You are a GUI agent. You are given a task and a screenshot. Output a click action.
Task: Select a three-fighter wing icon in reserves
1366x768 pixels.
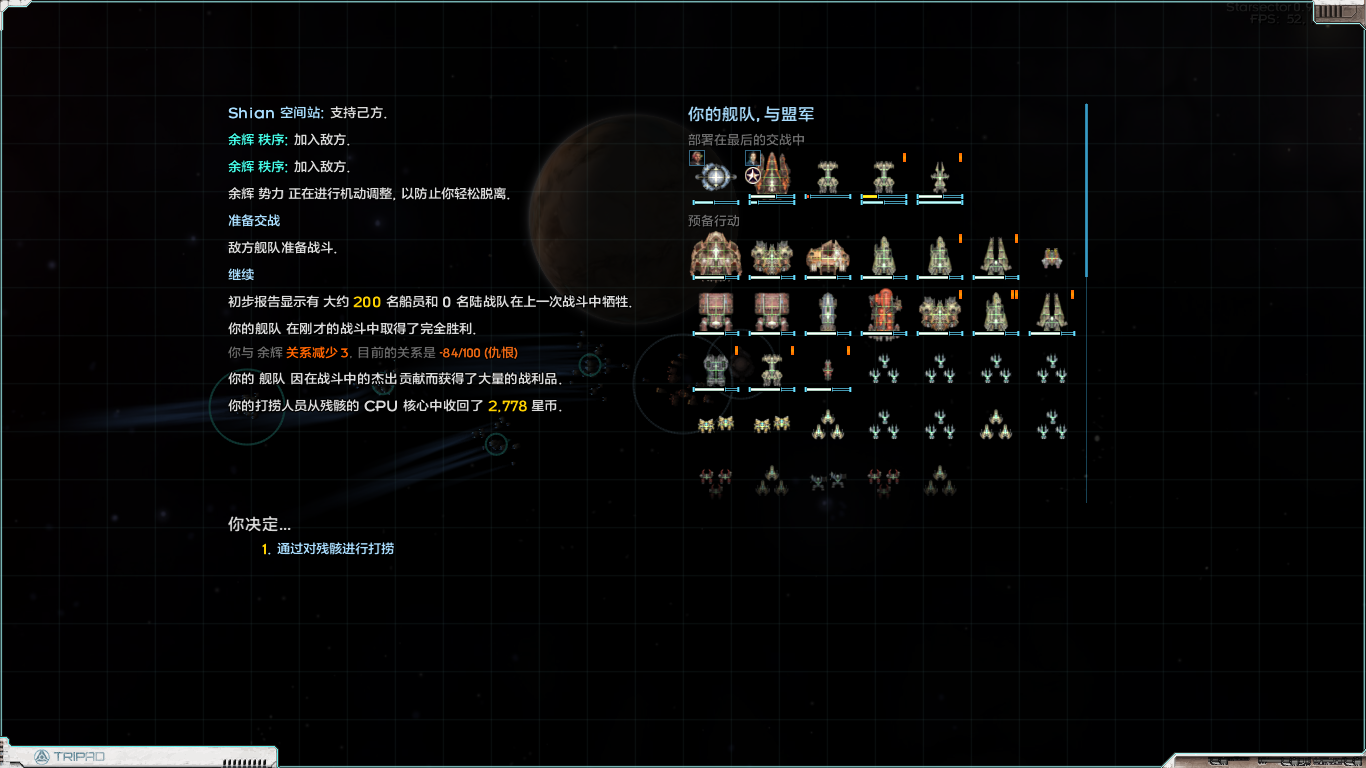pyautogui.click(x=885, y=368)
